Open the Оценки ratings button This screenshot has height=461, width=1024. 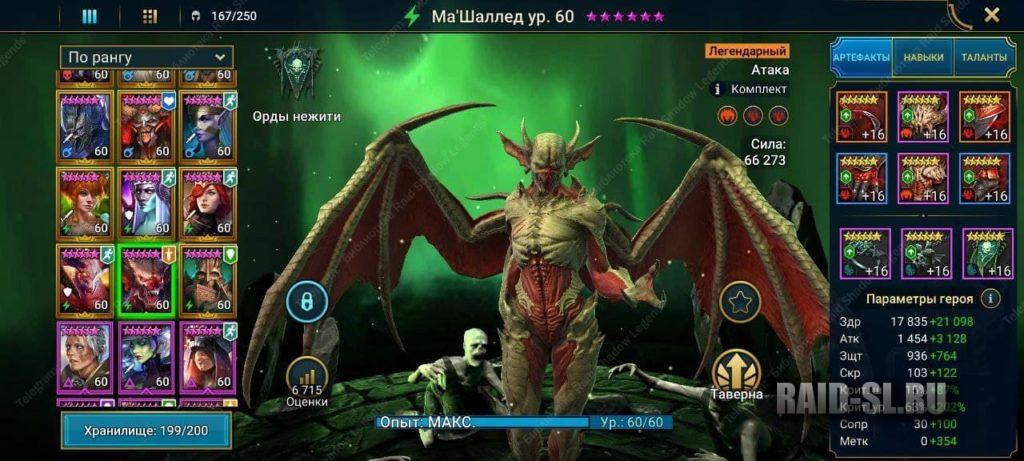309,378
